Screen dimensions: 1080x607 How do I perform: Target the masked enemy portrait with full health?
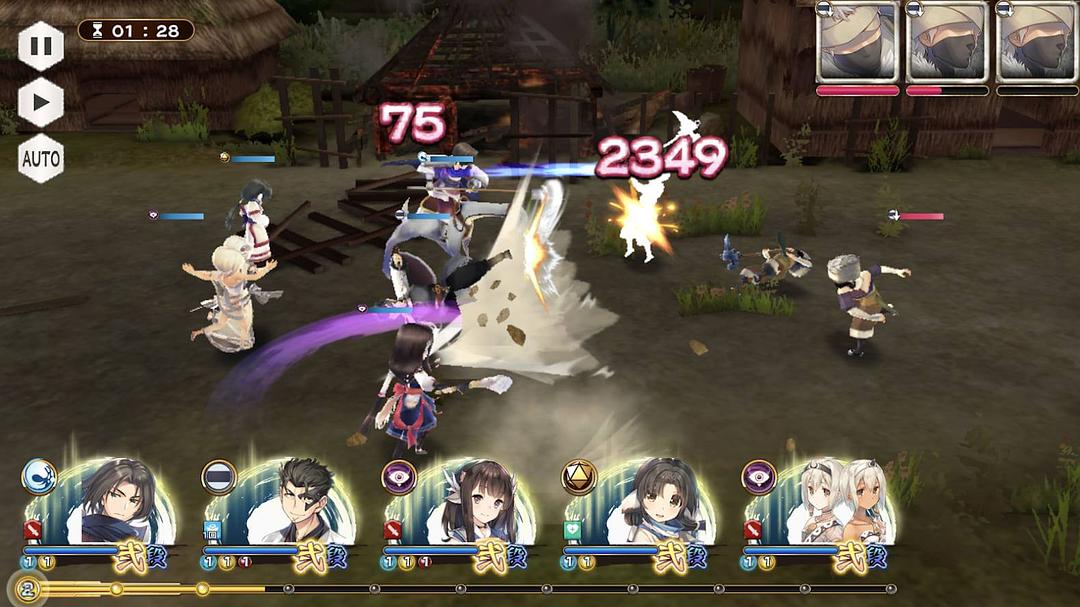pyautogui.click(x=857, y=43)
